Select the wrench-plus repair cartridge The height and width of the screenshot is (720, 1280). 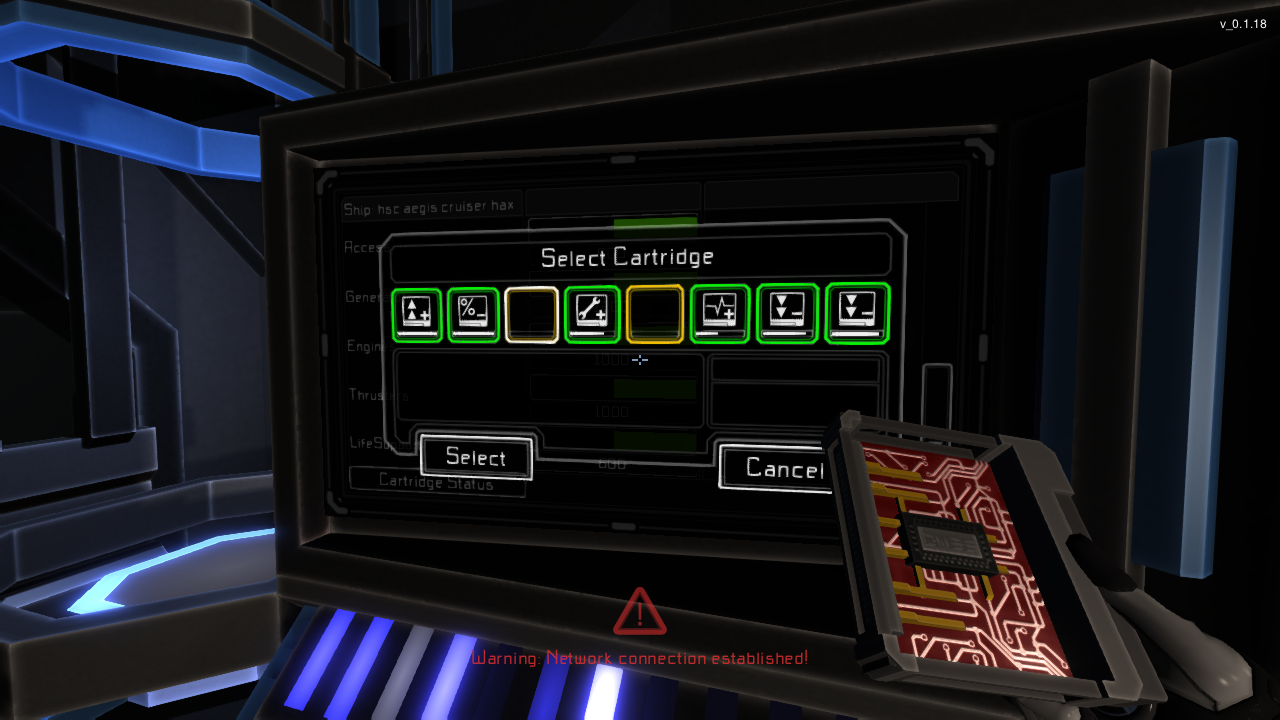(x=592, y=314)
